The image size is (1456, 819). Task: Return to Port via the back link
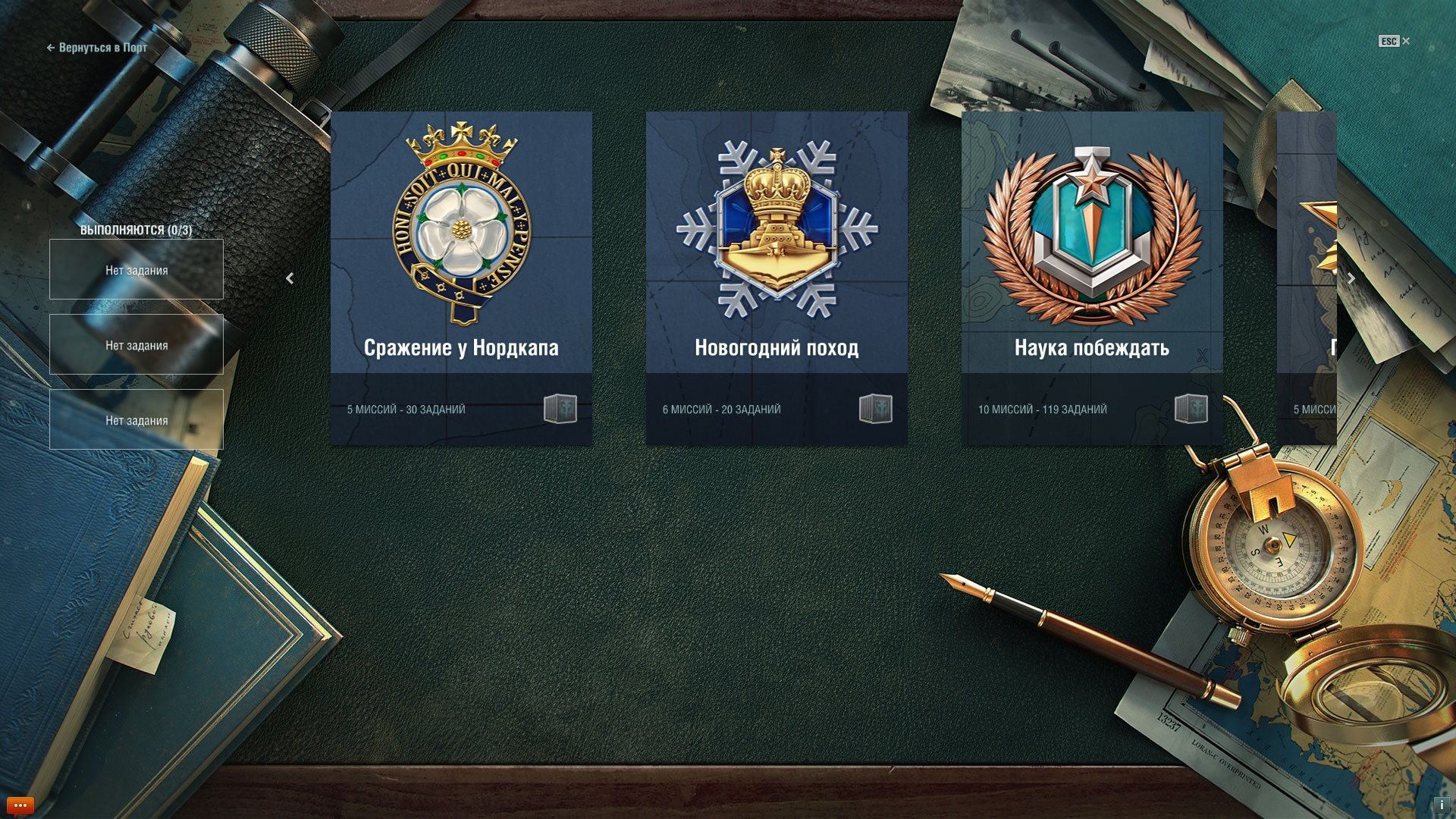click(x=97, y=48)
